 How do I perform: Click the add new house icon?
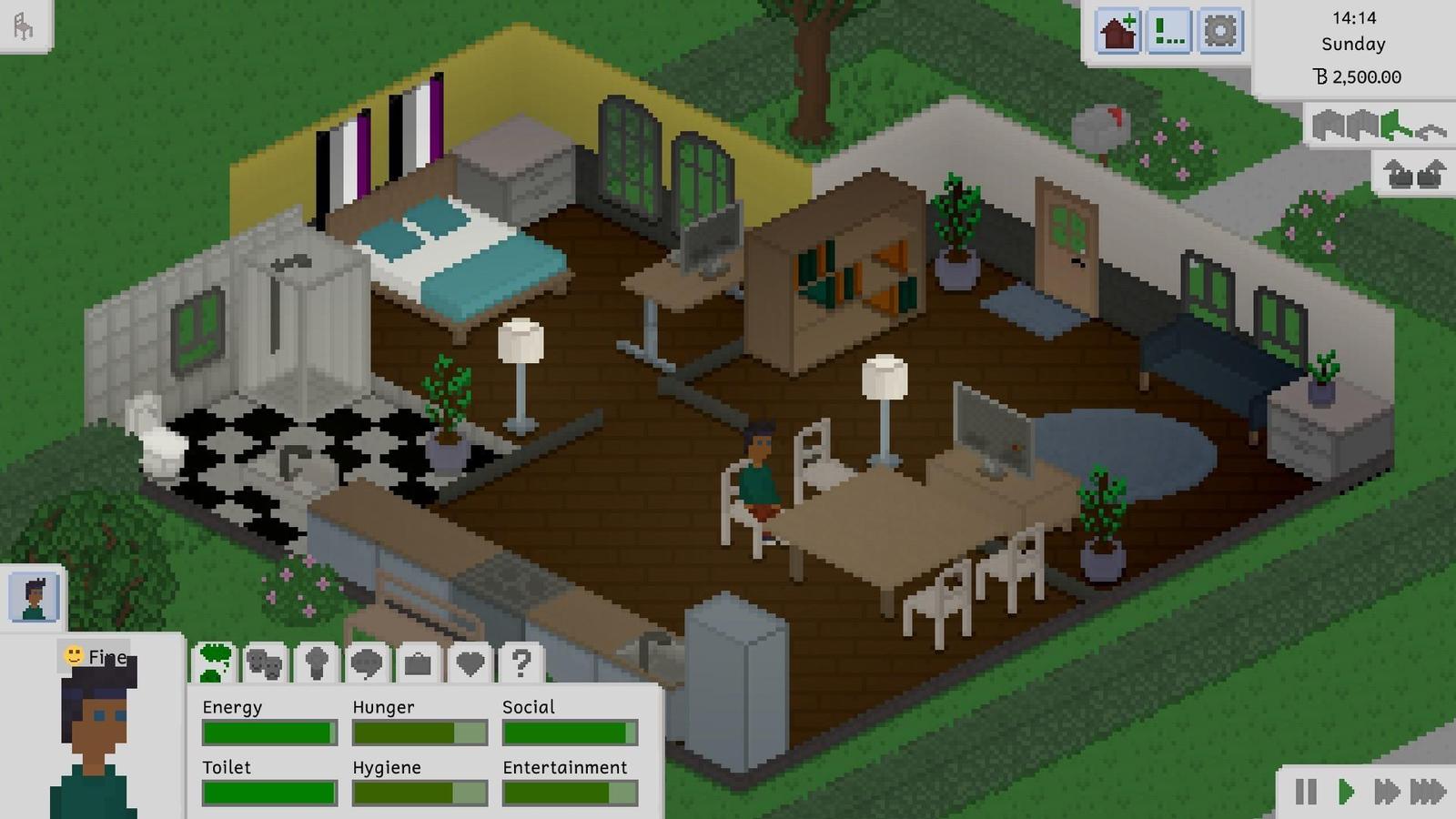coord(1117,30)
